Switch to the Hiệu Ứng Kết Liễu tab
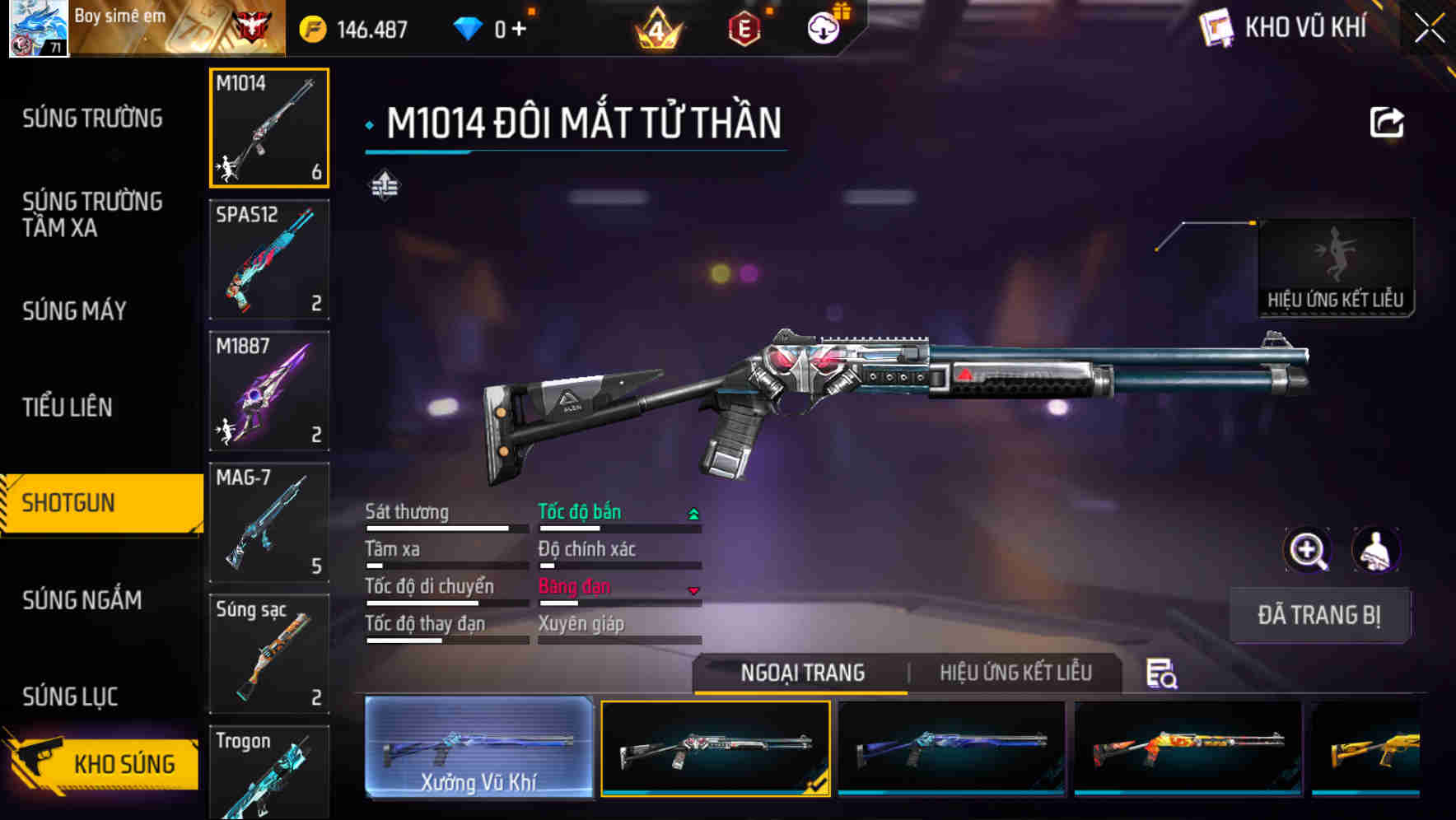Screen dimensions: 1456x820 [x=1015, y=673]
